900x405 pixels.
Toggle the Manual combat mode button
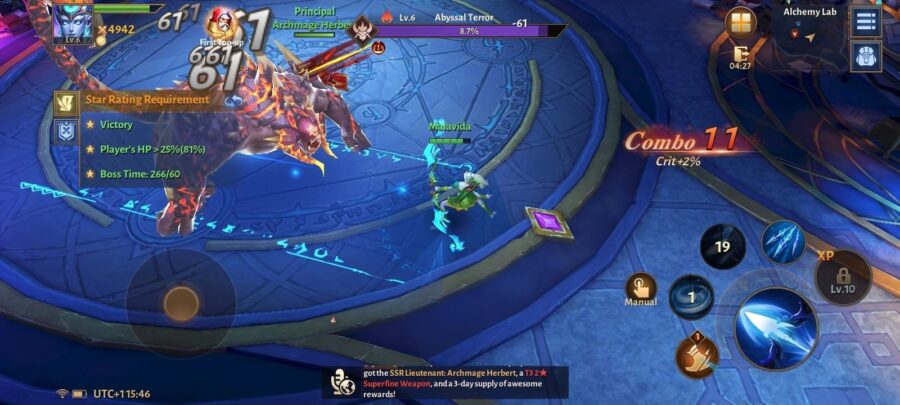coord(641,290)
